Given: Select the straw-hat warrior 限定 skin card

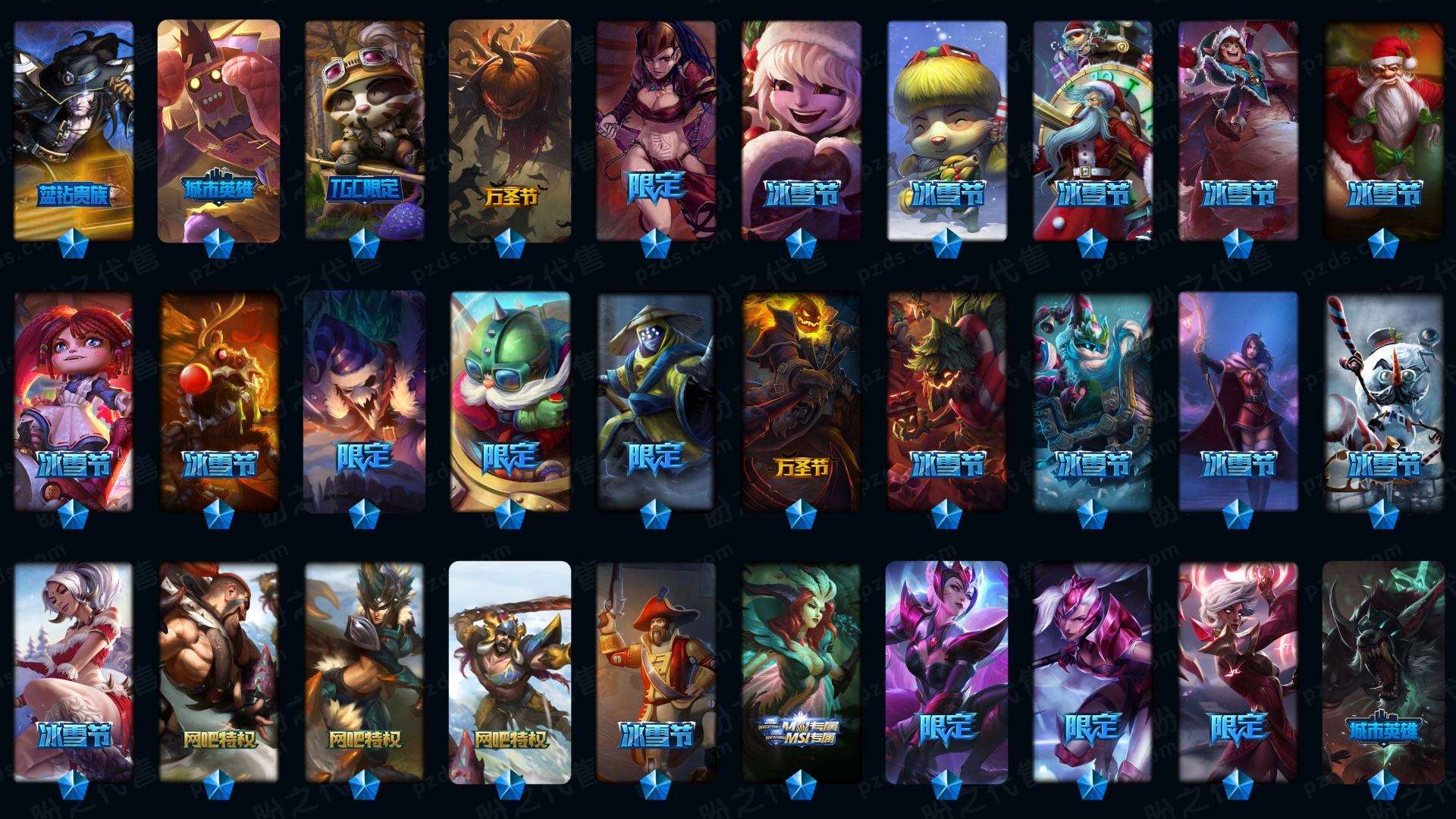Looking at the screenshot, I should click(656, 402).
